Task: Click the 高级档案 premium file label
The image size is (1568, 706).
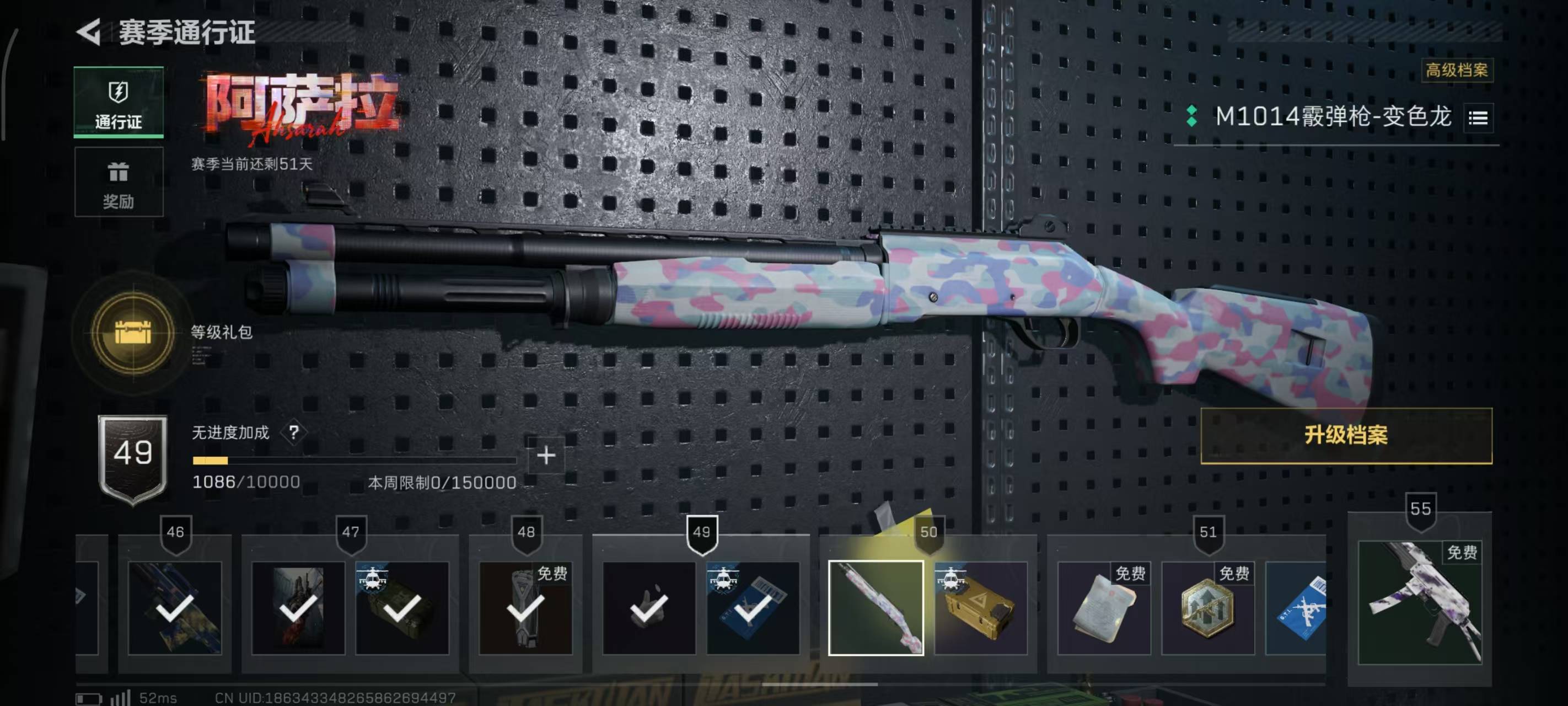Action: tap(1456, 70)
